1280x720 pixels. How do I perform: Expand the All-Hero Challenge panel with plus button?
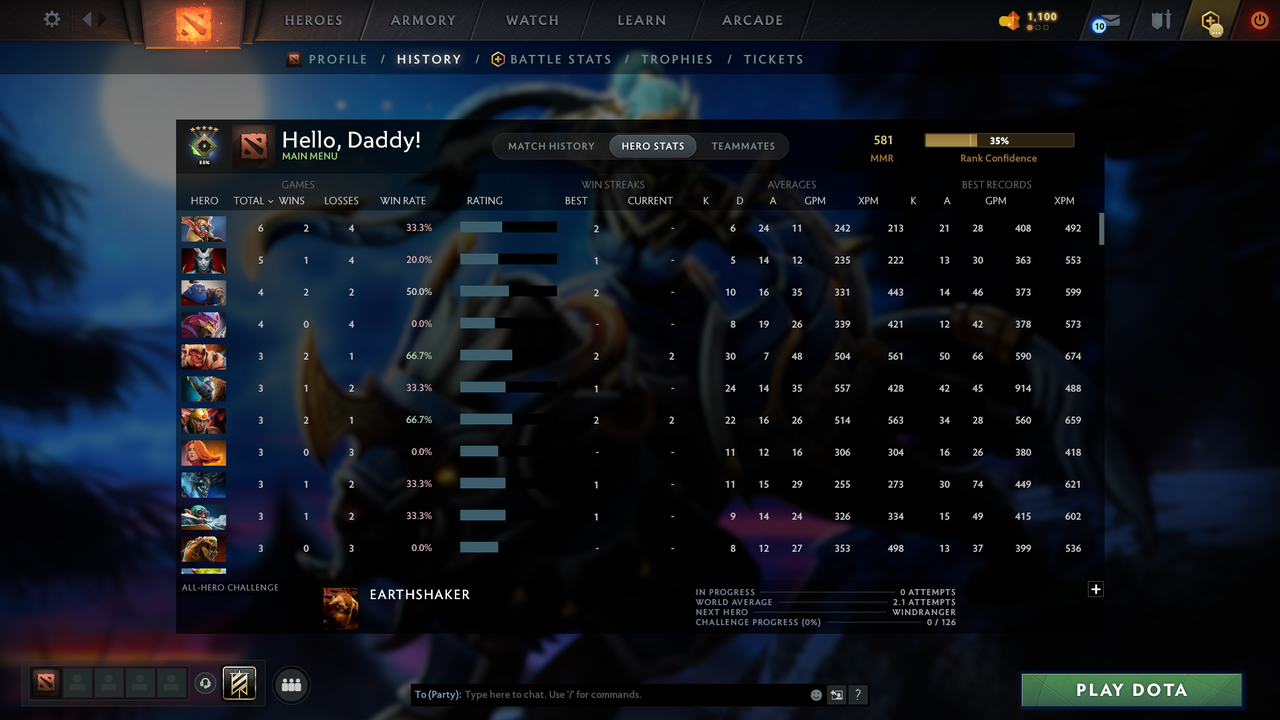[x=1095, y=590]
